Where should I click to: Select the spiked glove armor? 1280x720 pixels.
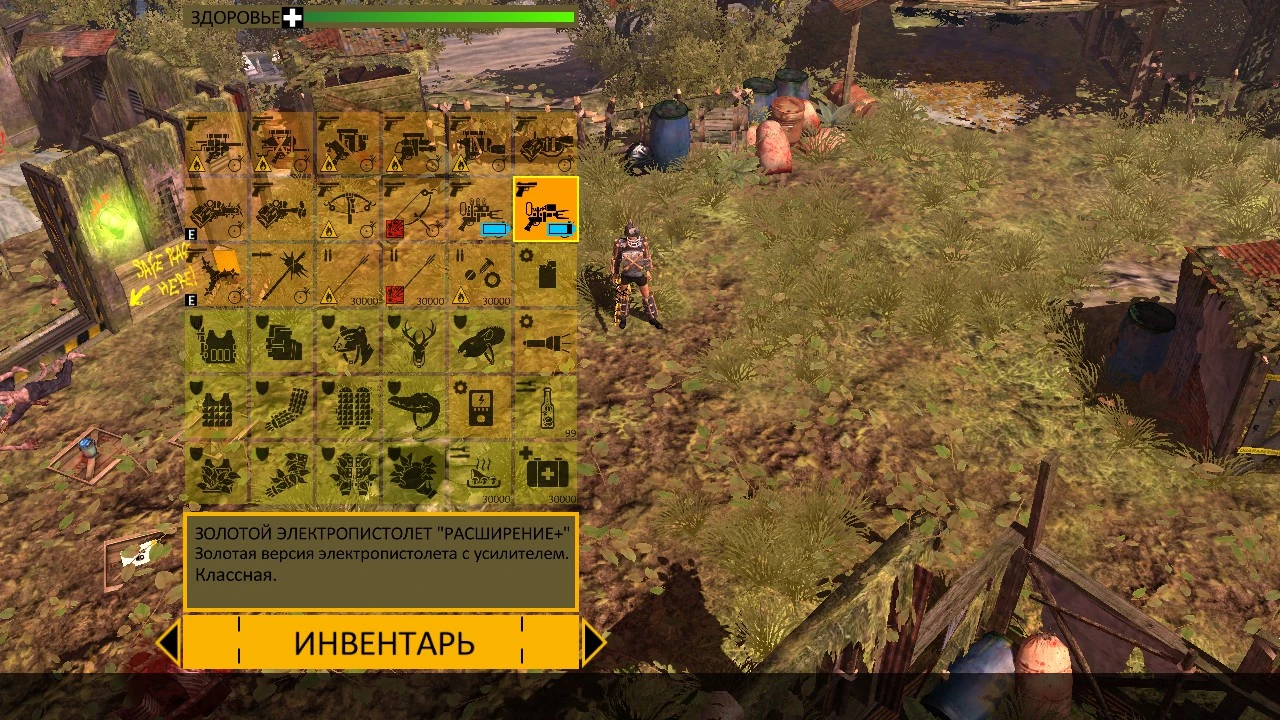point(280,410)
